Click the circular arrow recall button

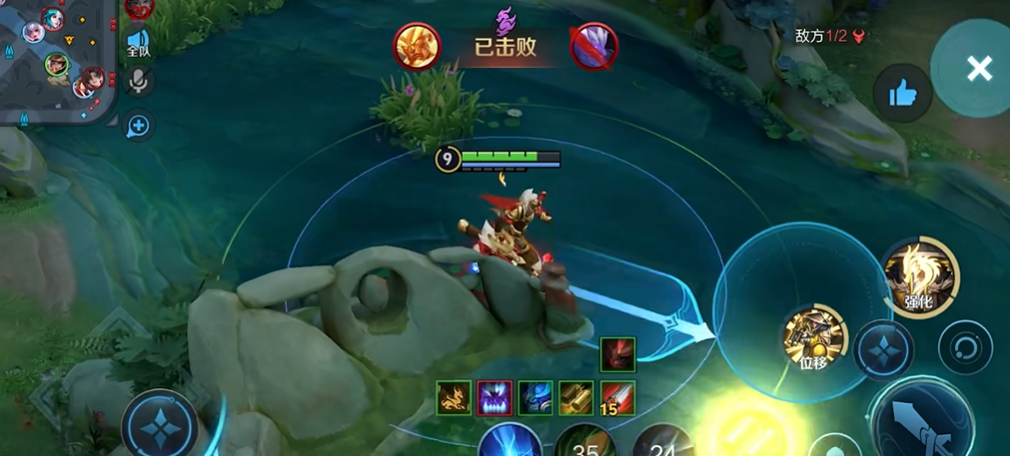[x=965, y=347]
